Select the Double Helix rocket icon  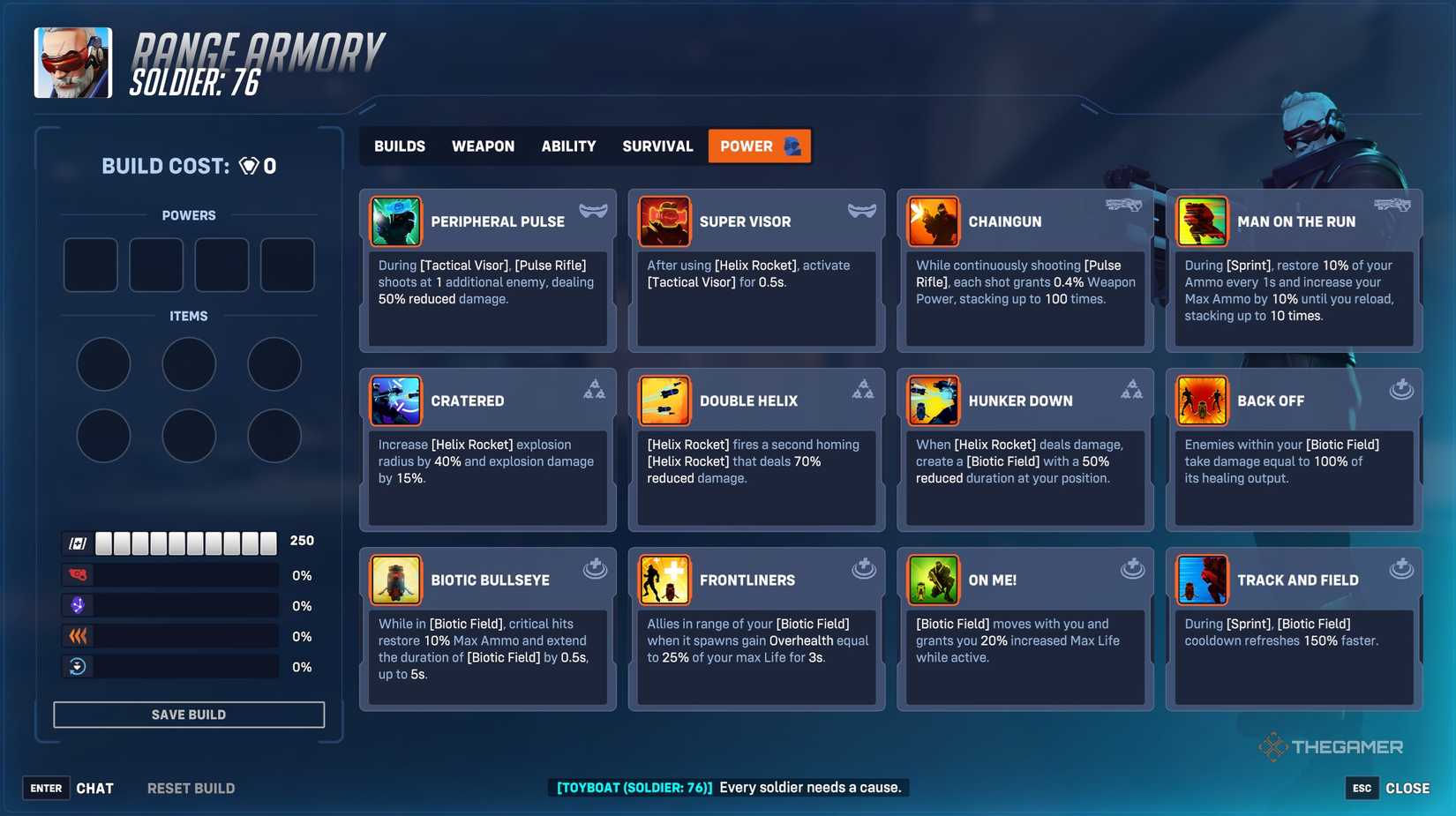[664, 401]
